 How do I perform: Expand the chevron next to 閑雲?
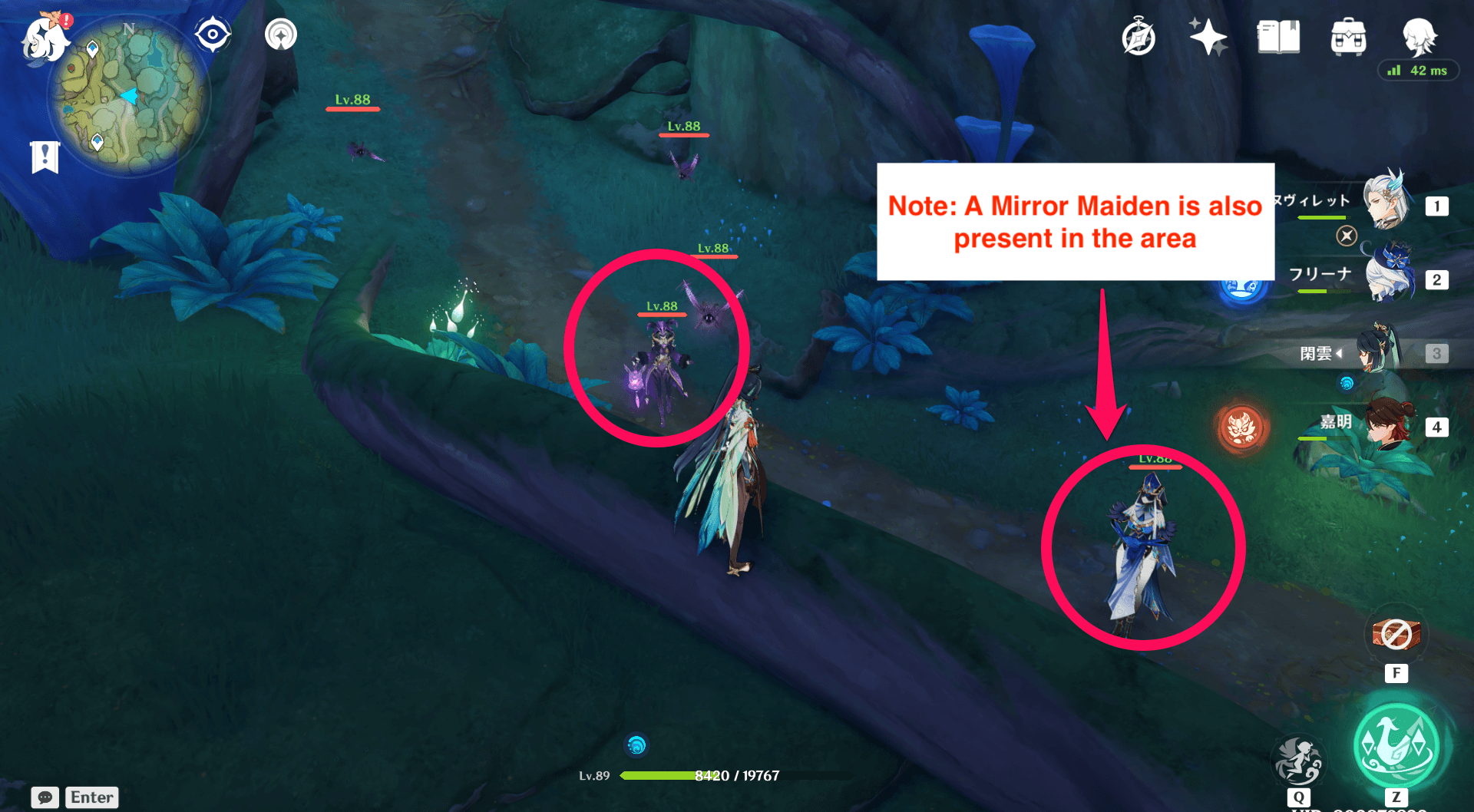click(1340, 353)
